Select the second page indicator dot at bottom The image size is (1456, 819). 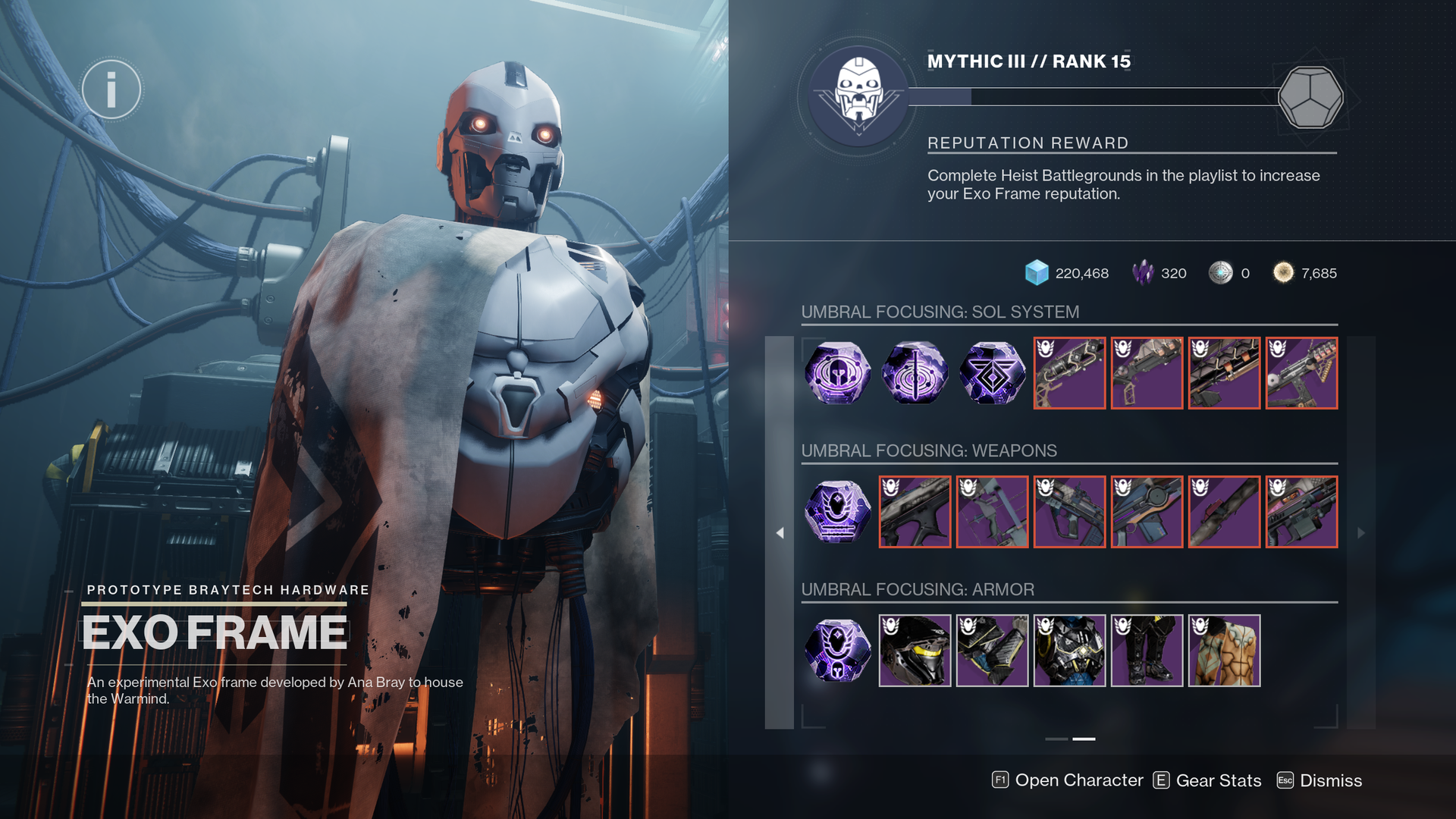pos(1084,739)
